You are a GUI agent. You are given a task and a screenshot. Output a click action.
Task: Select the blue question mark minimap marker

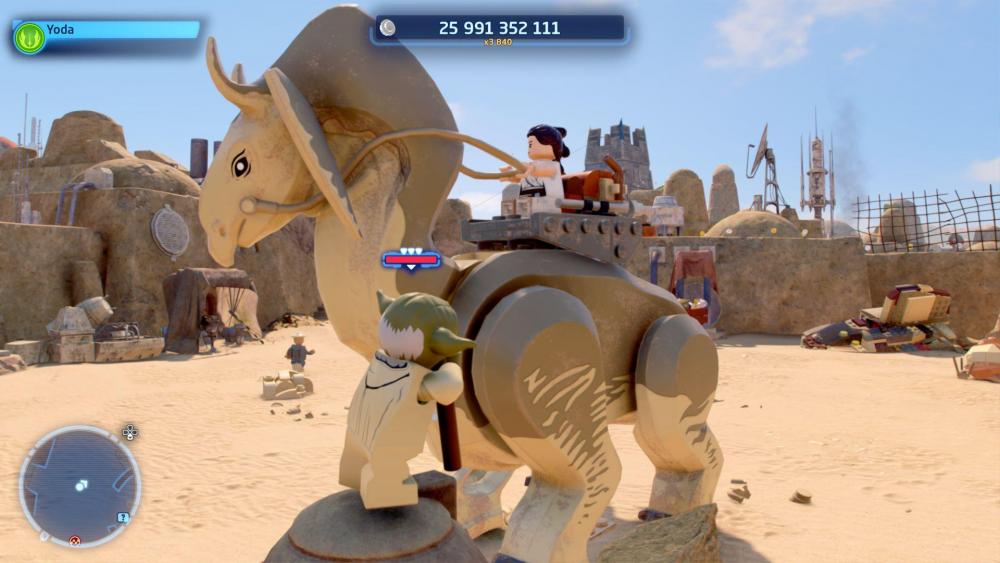tap(122, 517)
